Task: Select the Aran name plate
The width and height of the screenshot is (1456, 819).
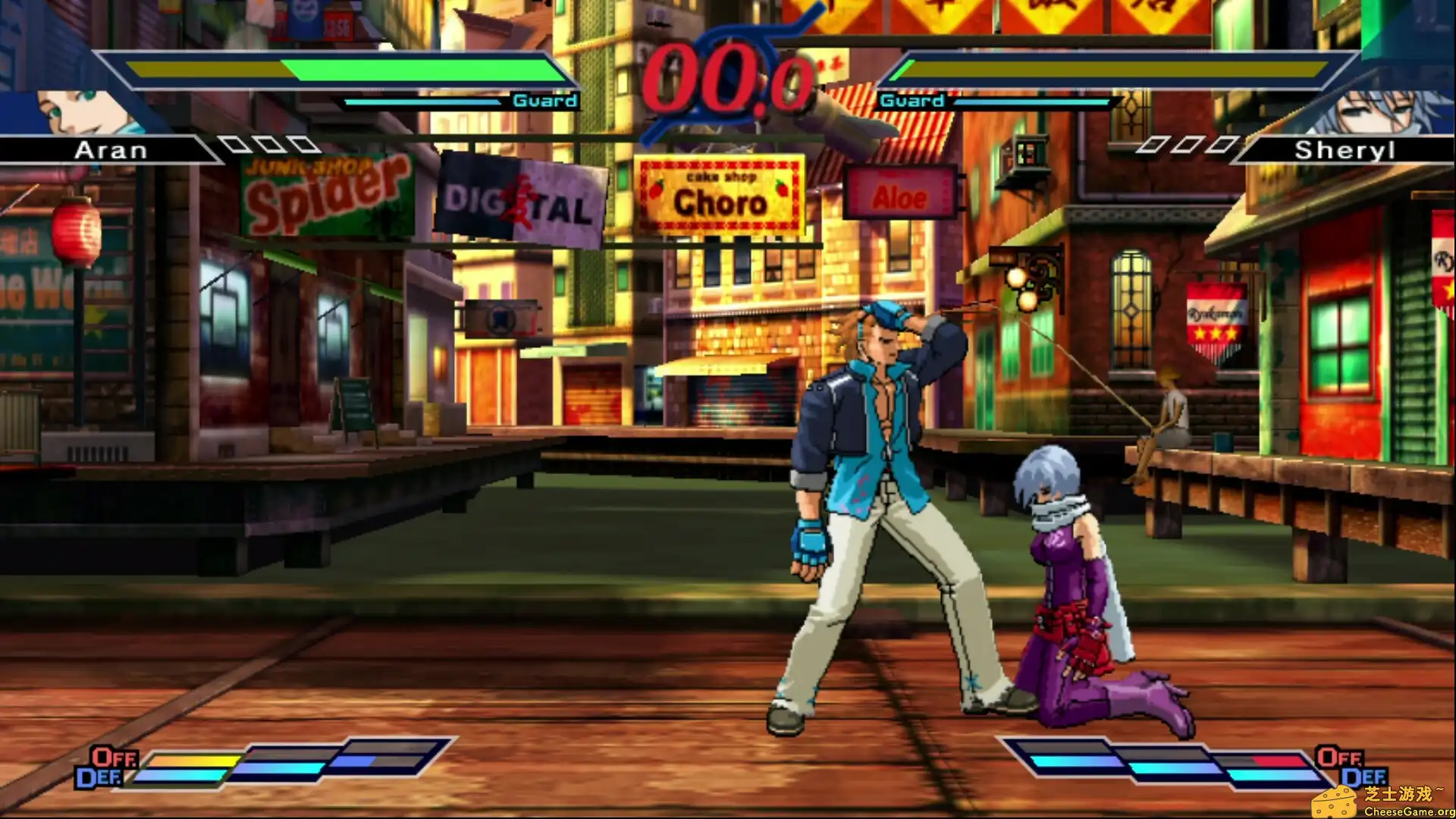Action: [110, 149]
